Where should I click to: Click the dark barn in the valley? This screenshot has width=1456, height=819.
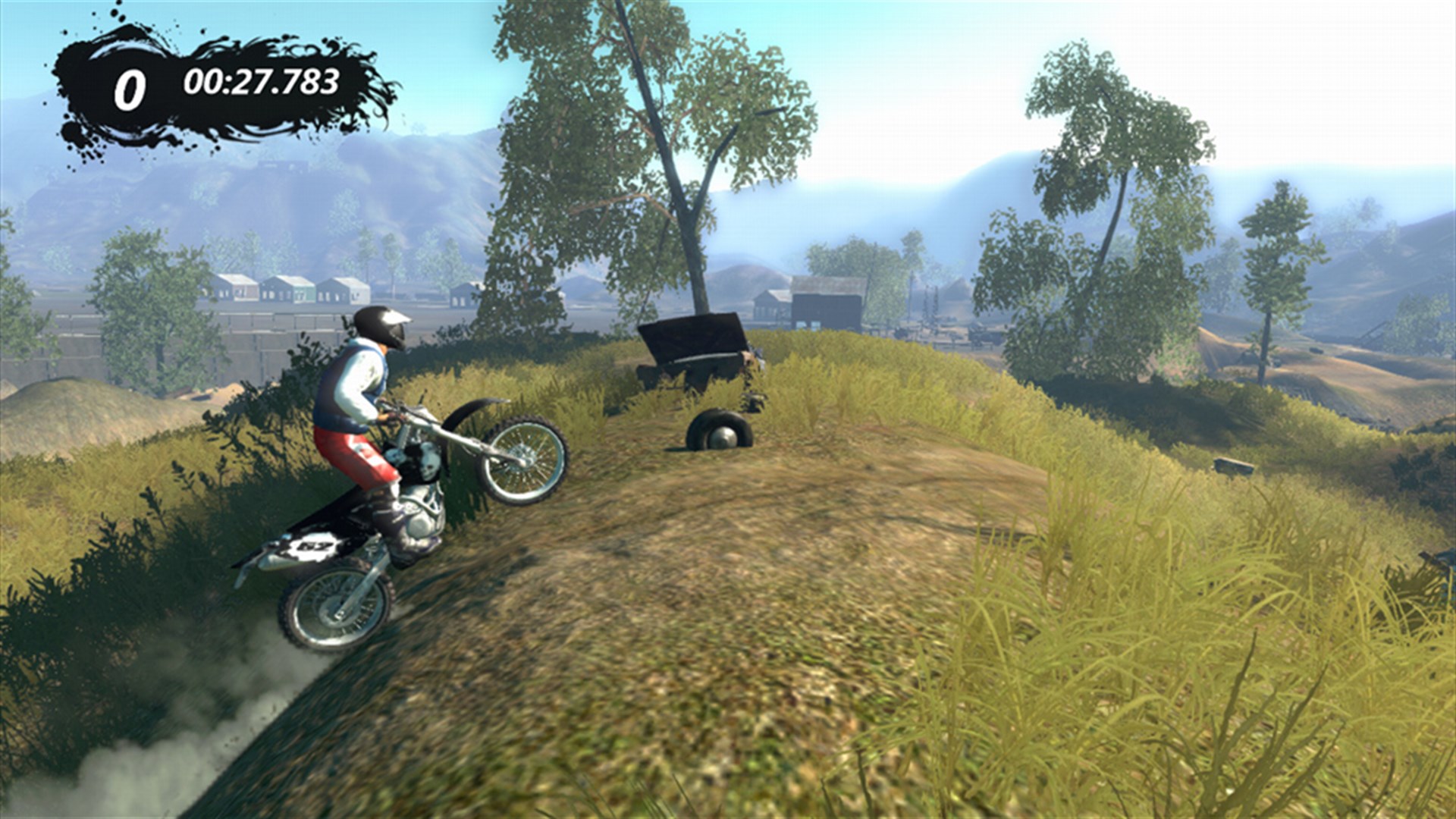point(827,303)
